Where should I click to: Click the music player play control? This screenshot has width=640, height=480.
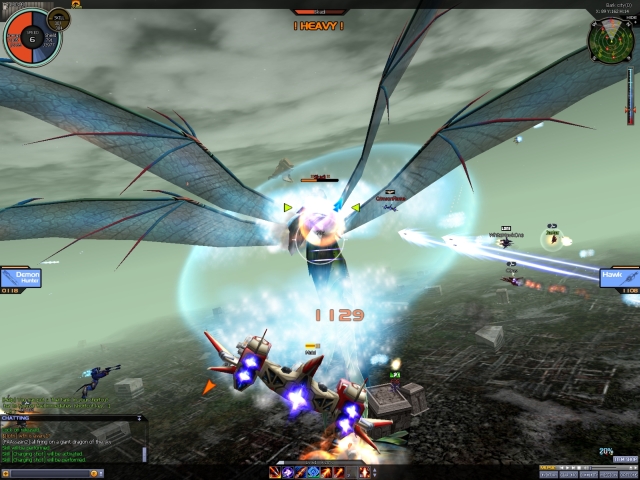coord(566,467)
